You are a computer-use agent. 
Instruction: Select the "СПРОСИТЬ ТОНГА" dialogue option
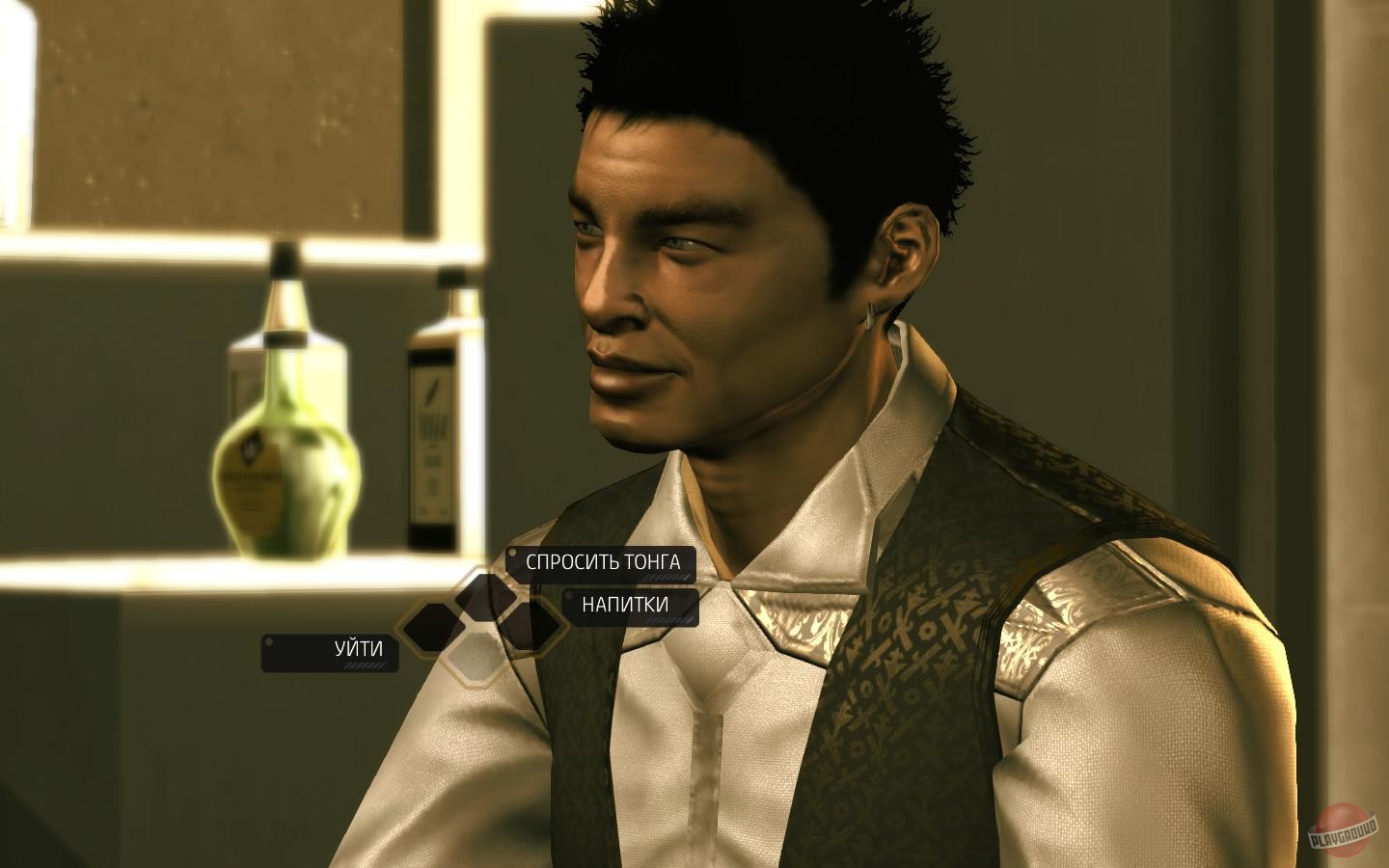(602, 563)
